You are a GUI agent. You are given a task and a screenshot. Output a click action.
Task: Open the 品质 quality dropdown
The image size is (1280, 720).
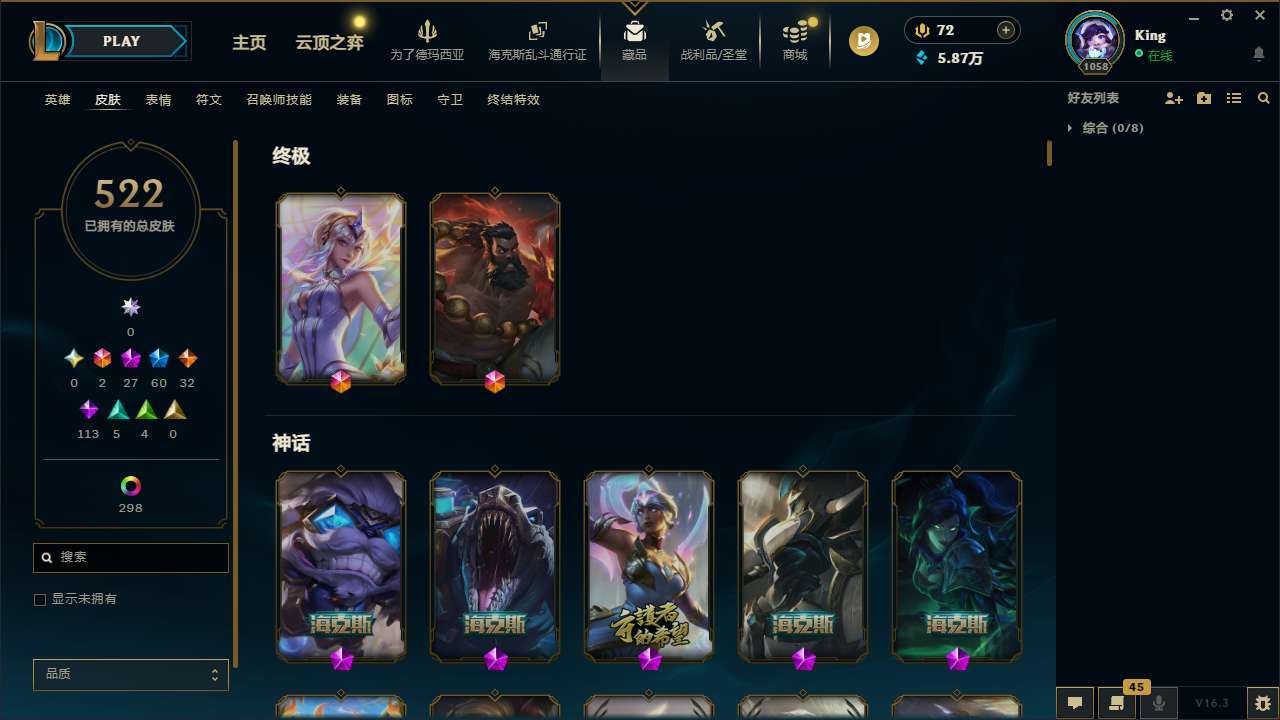point(130,674)
